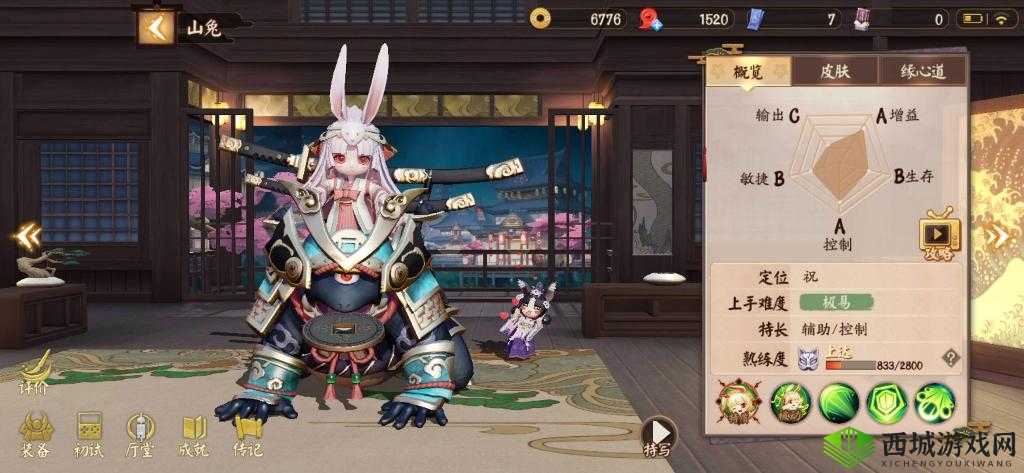The image size is (1024, 473).
Task: Select the 概览 overview tab
Action: pyautogui.click(x=747, y=71)
